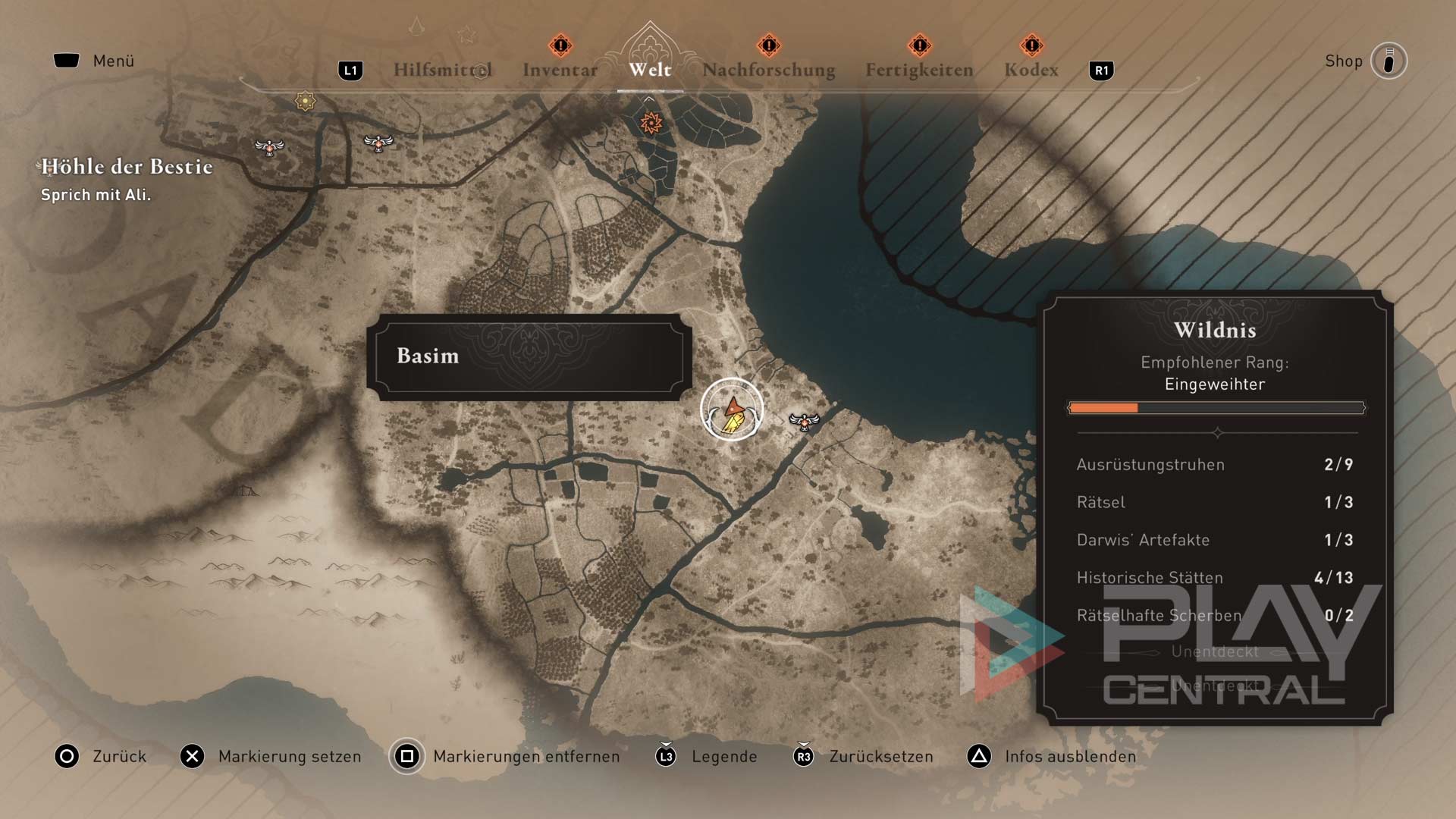1456x819 pixels.
Task: Open the Legende
Action: [x=707, y=756]
